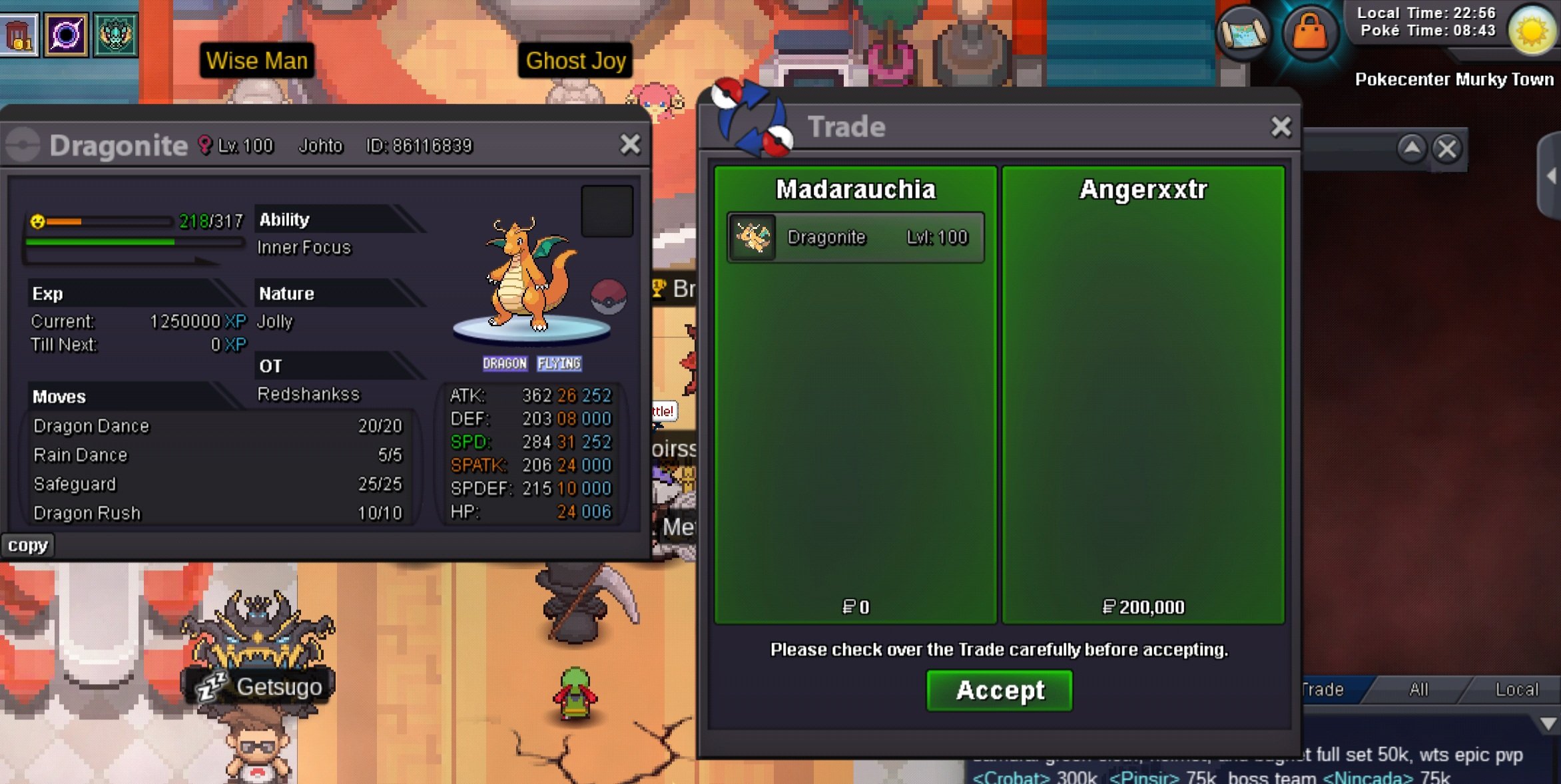Open the map icon
This screenshot has width=1561, height=784.
tap(1243, 33)
